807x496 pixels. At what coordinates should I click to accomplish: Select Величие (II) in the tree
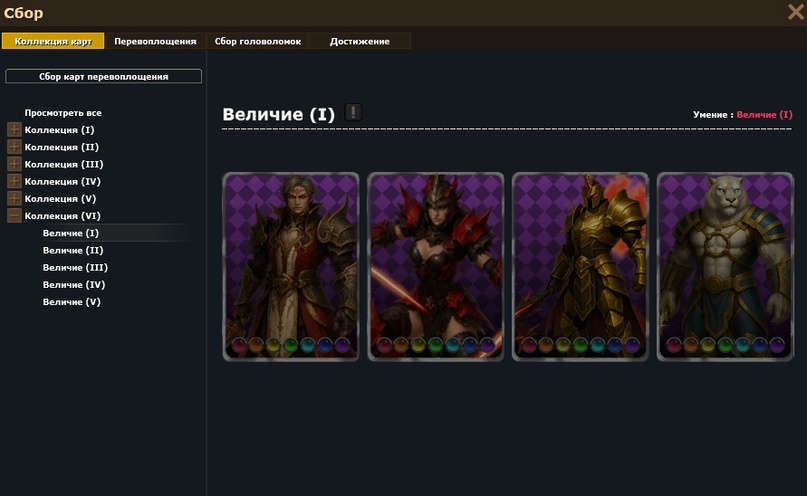(x=73, y=250)
